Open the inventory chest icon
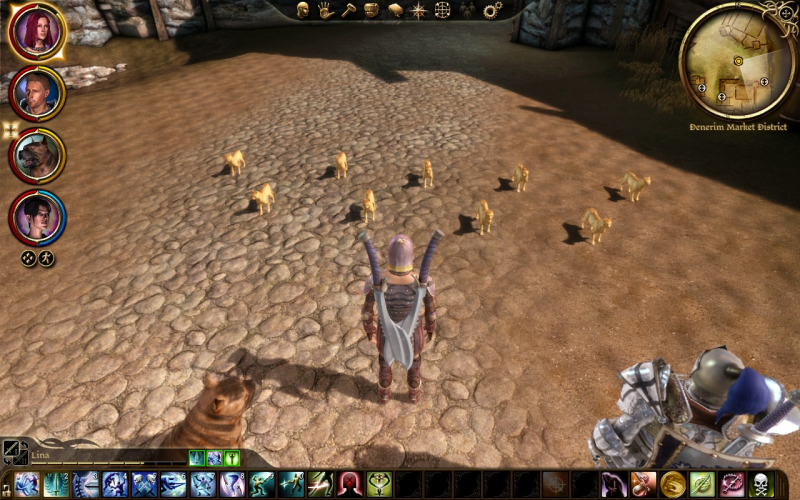This screenshot has height=500, width=800. click(371, 10)
